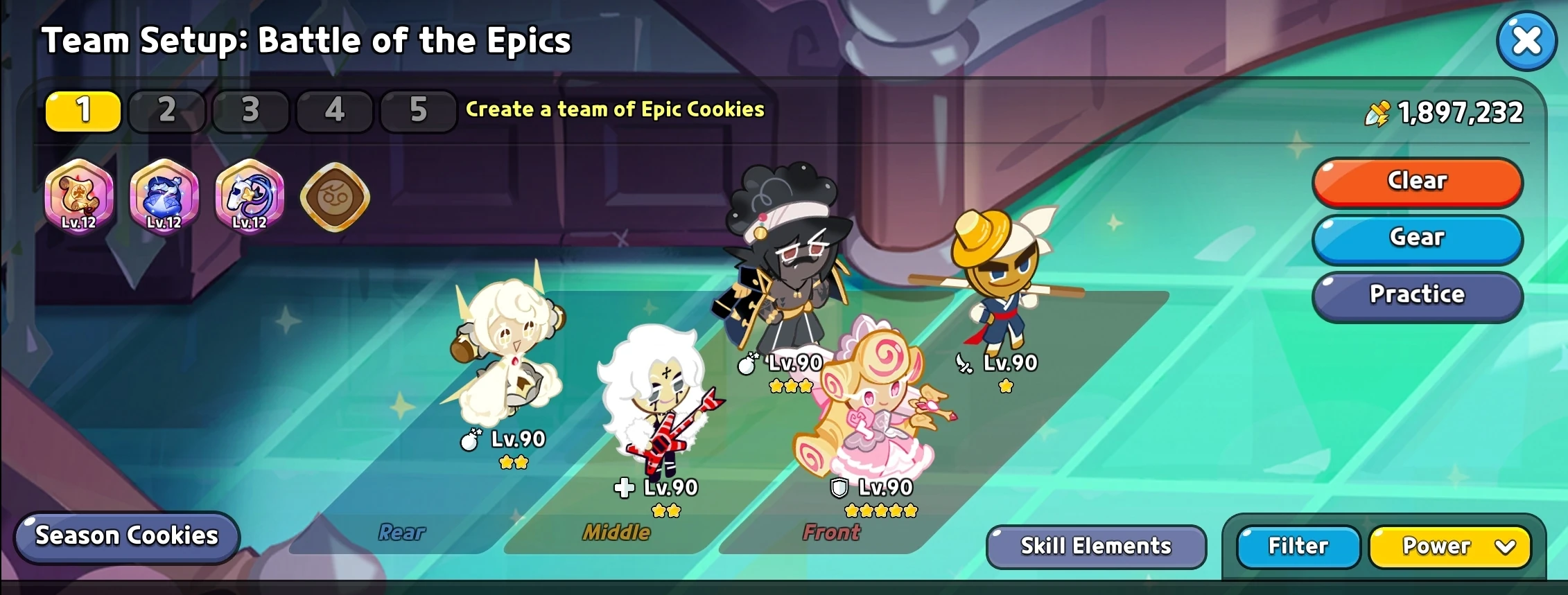
Task: Switch to team preset tab 5
Action: click(418, 111)
